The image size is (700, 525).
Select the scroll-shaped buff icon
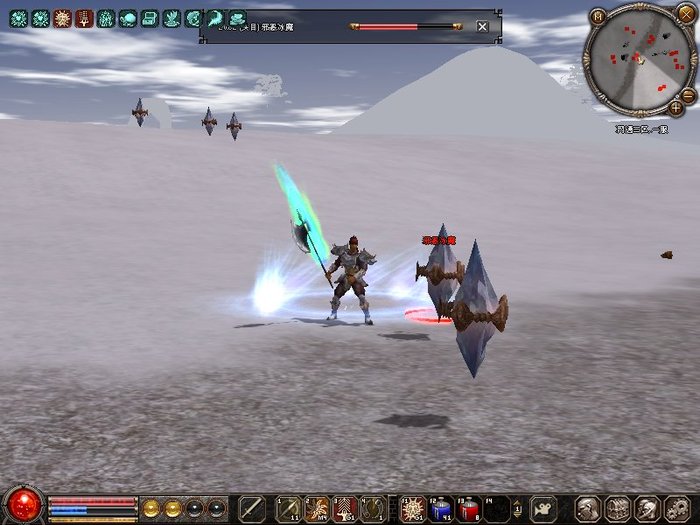pos(149,18)
